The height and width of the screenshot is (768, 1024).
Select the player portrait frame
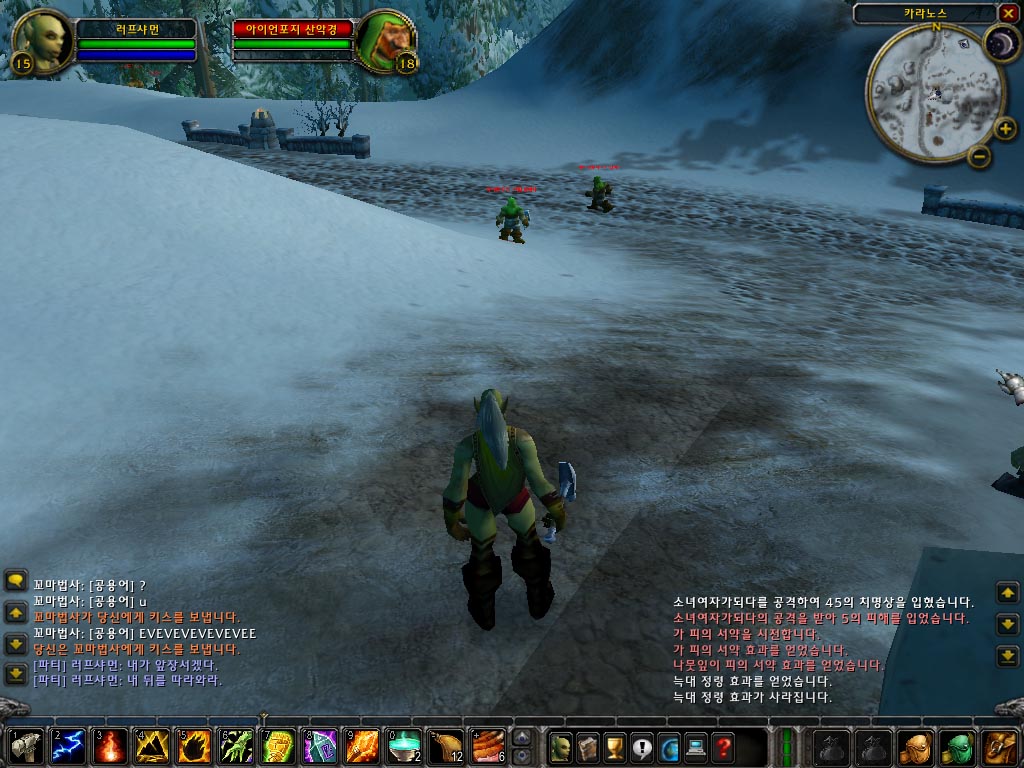(43, 42)
